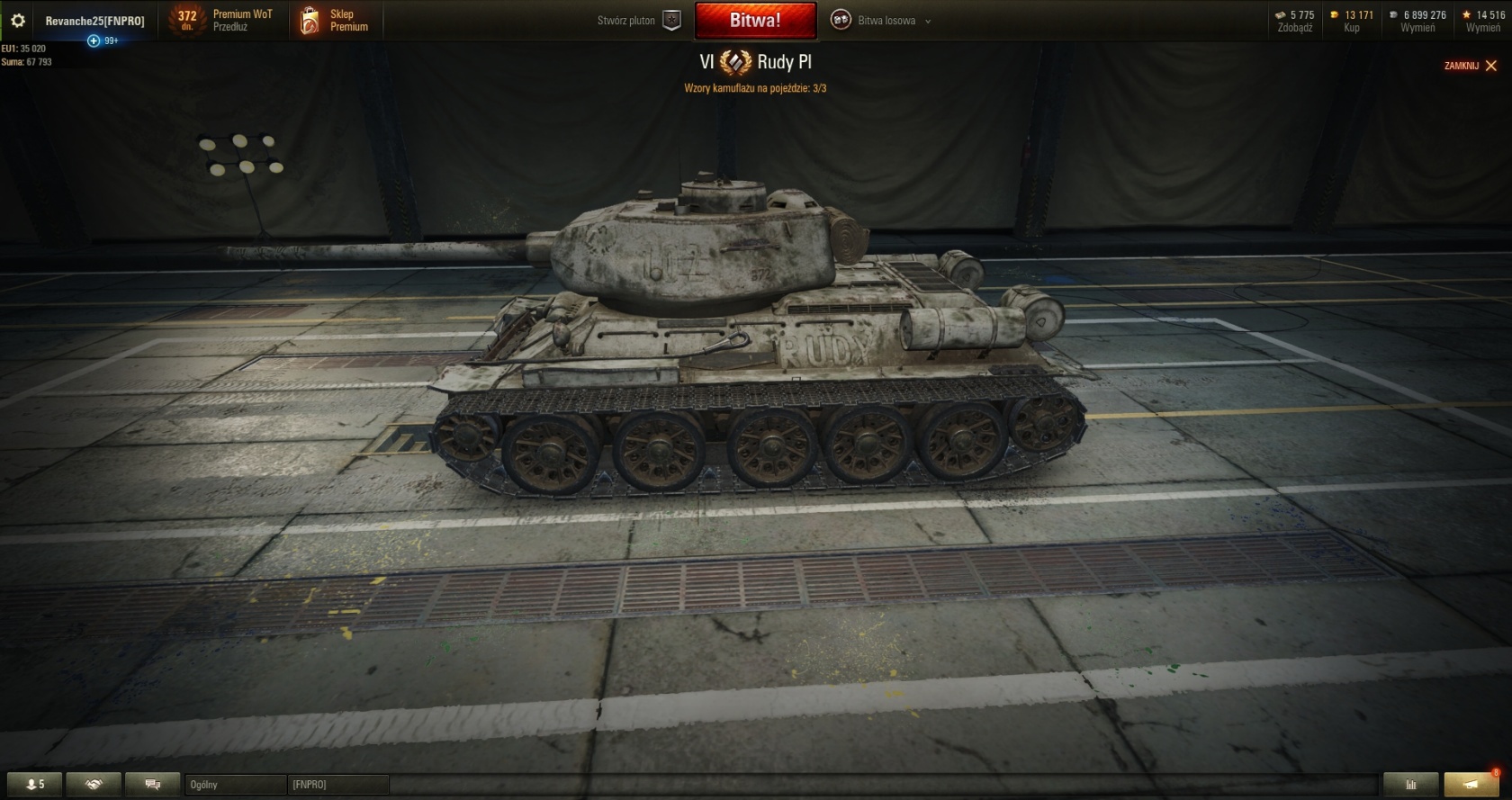Create a platoon via Stwórz pluton
This screenshot has height=800, width=1512.
coord(639,21)
